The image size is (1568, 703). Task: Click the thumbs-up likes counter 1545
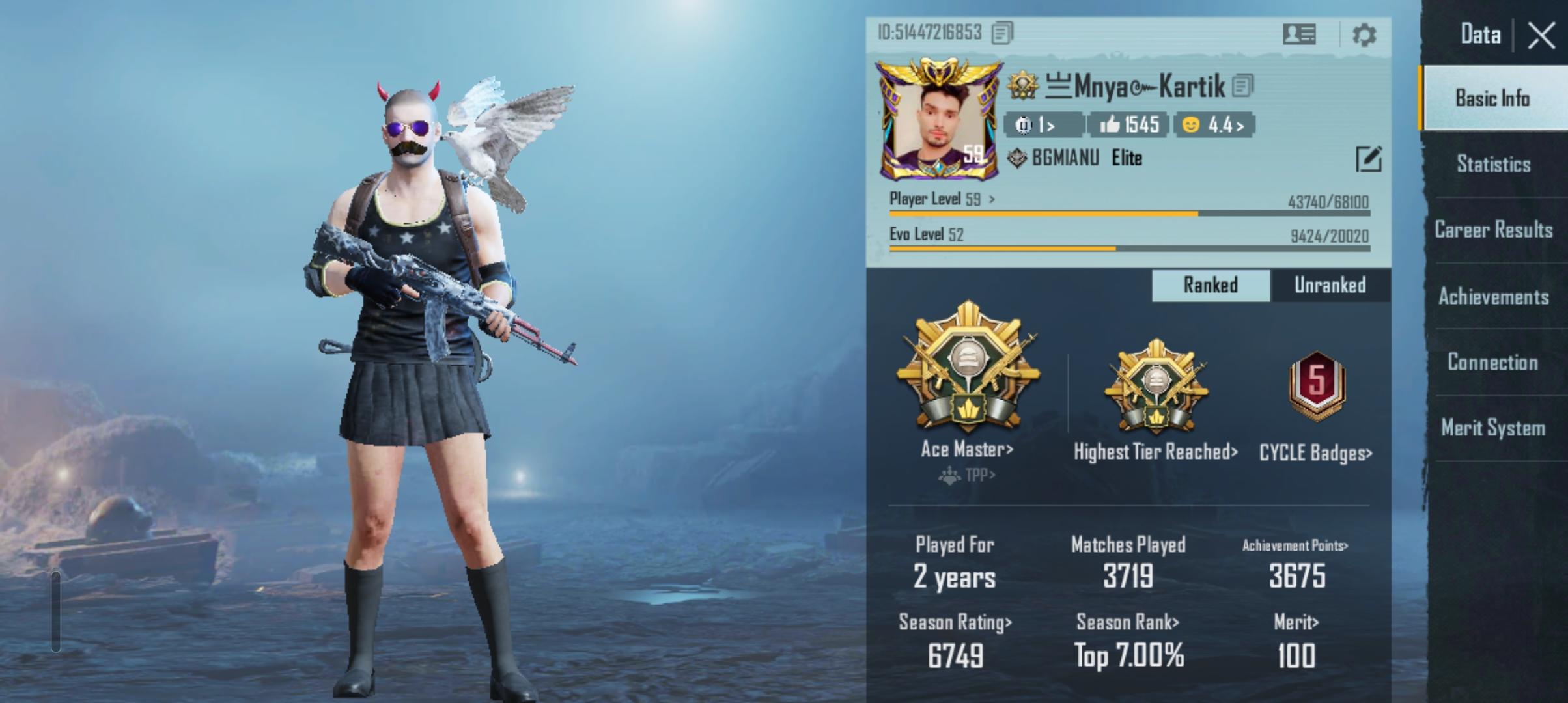tap(1128, 124)
